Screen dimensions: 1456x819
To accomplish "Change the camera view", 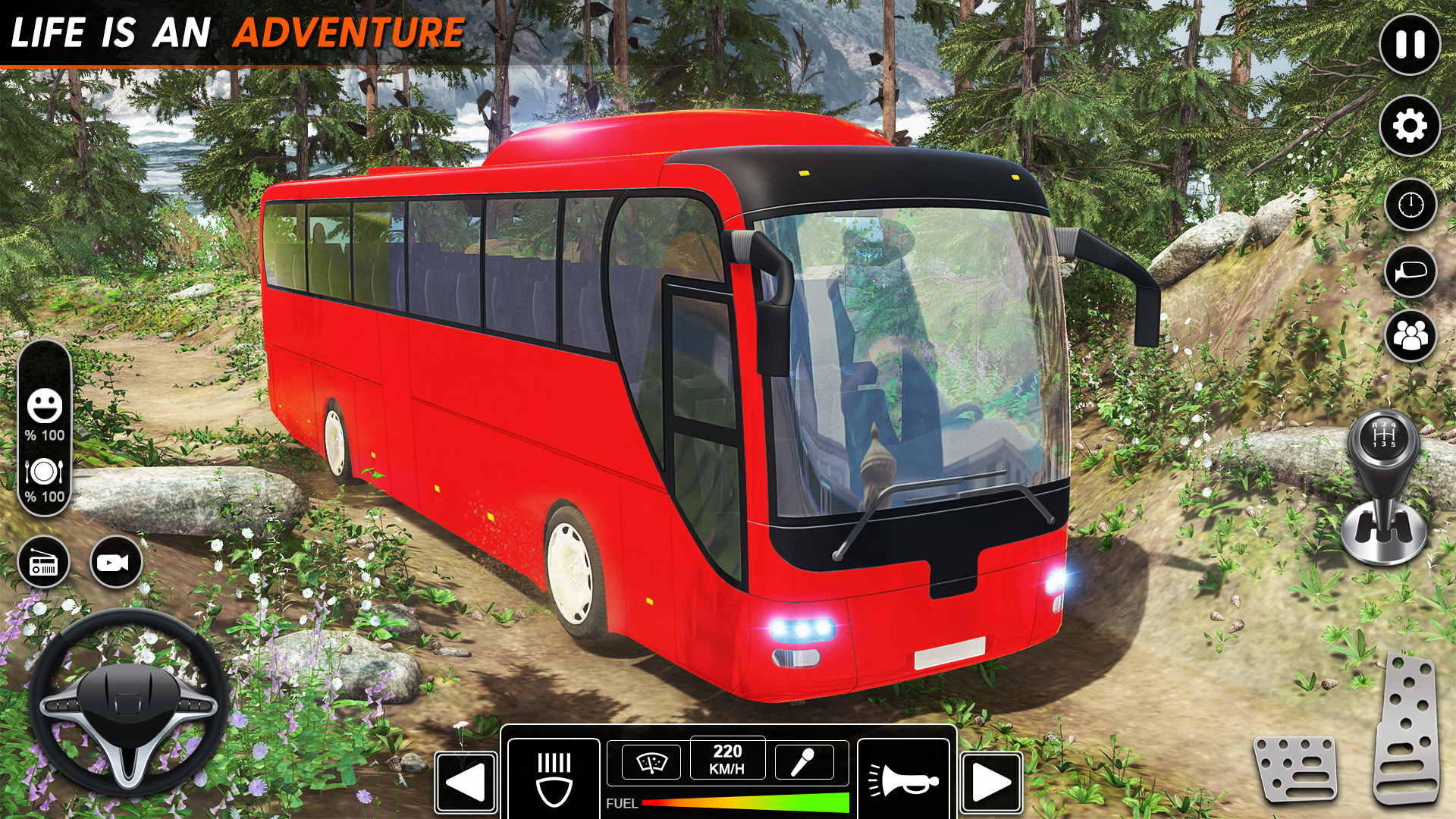I will pos(115,563).
